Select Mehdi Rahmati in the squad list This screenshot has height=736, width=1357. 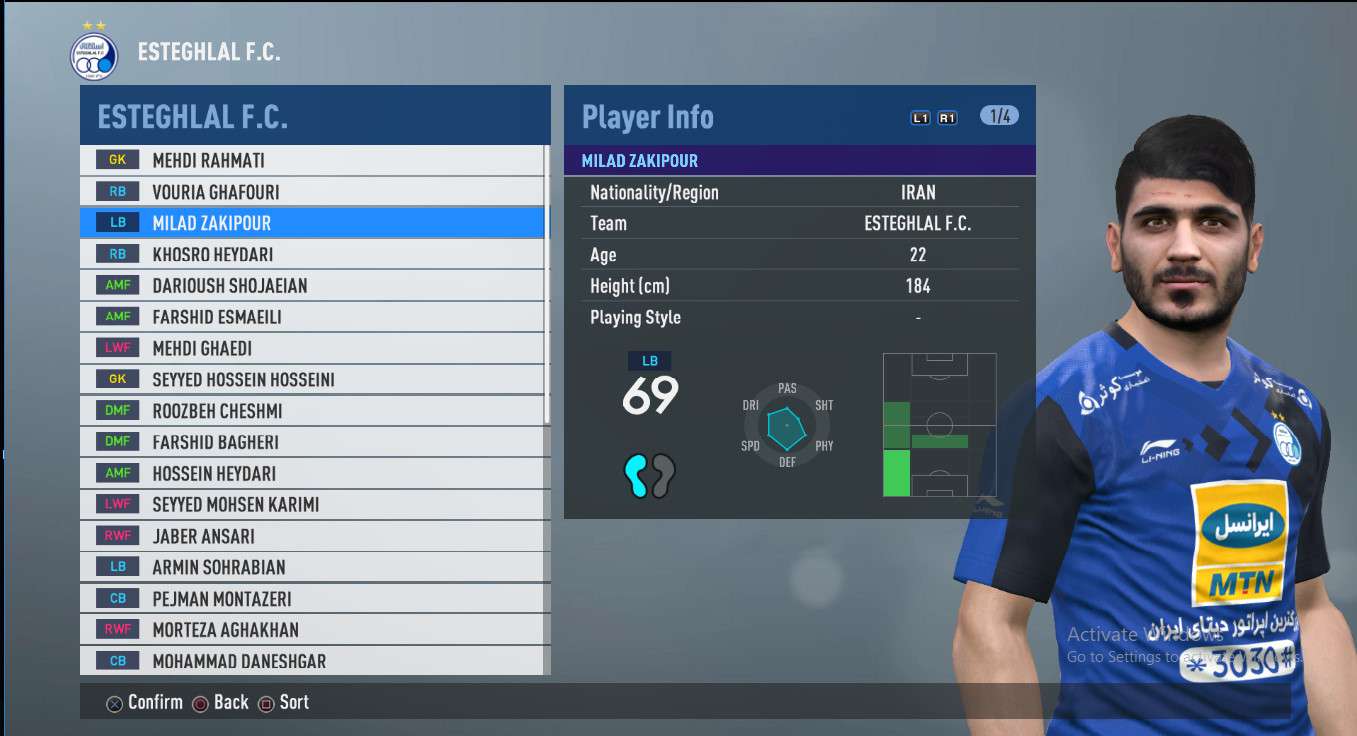click(312, 160)
